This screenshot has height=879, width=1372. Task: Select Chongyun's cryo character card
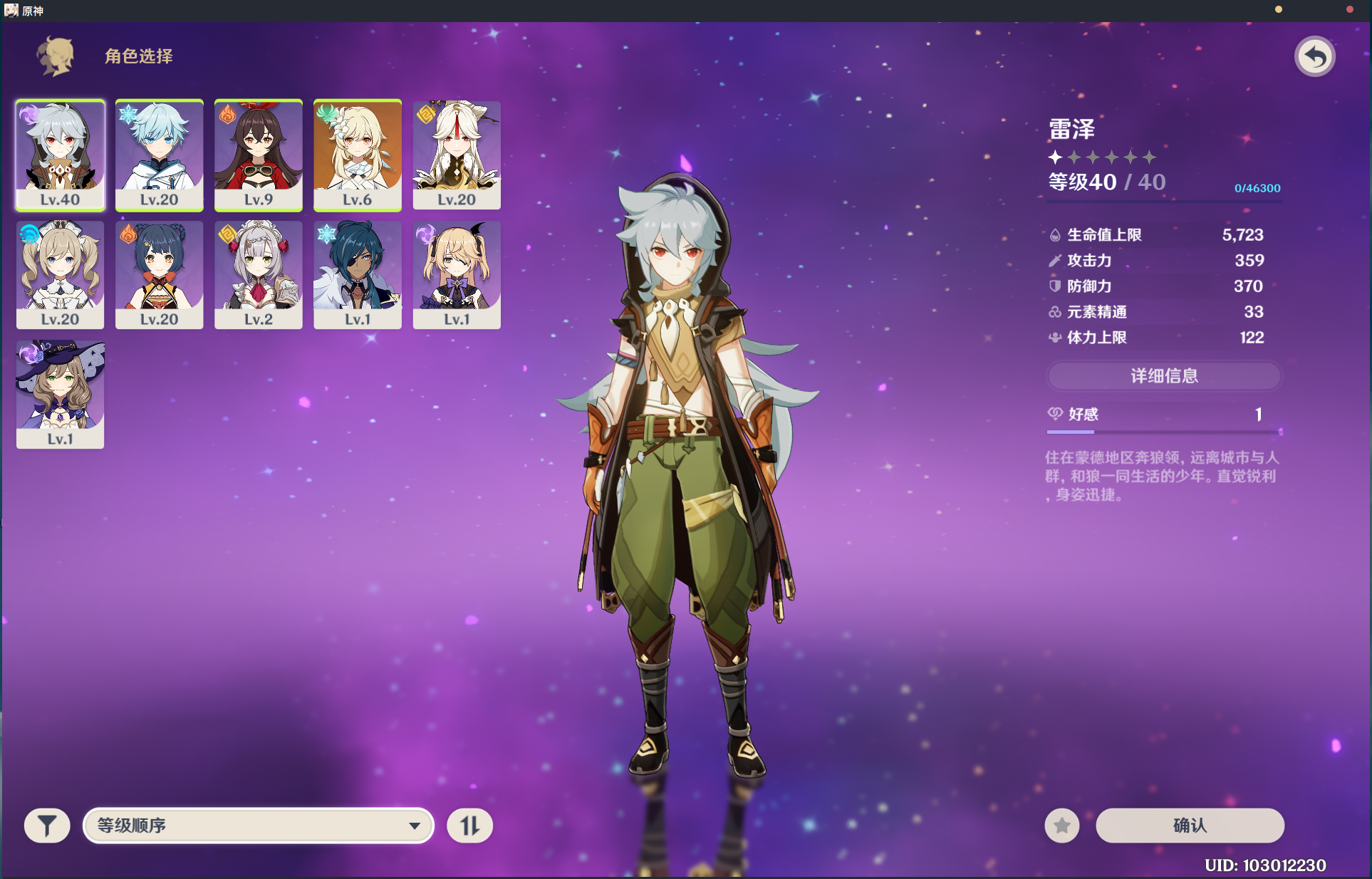tap(159, 155)
